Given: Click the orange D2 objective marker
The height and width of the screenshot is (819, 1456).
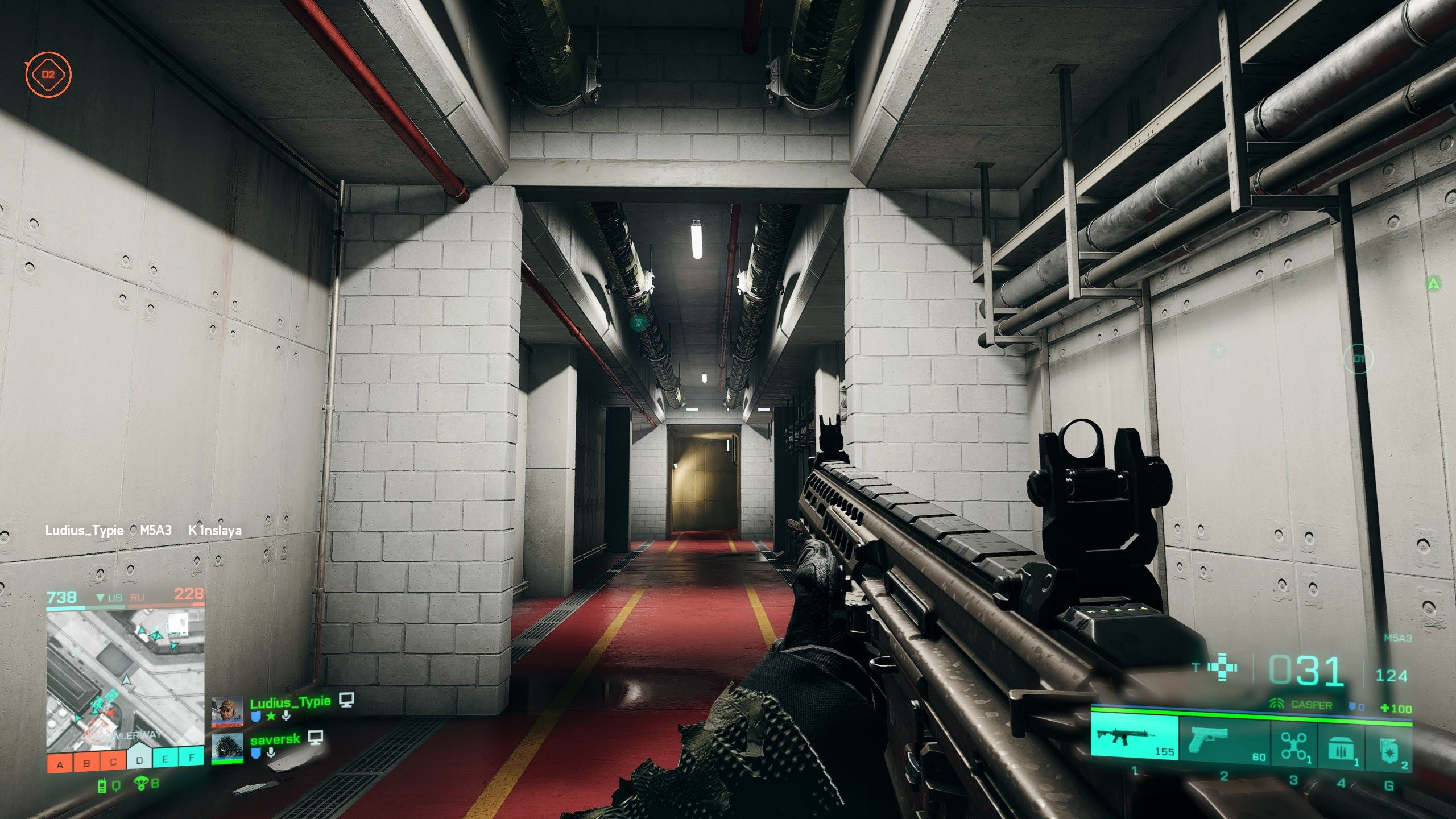Looking at the screenshot, I should point(48,74).
